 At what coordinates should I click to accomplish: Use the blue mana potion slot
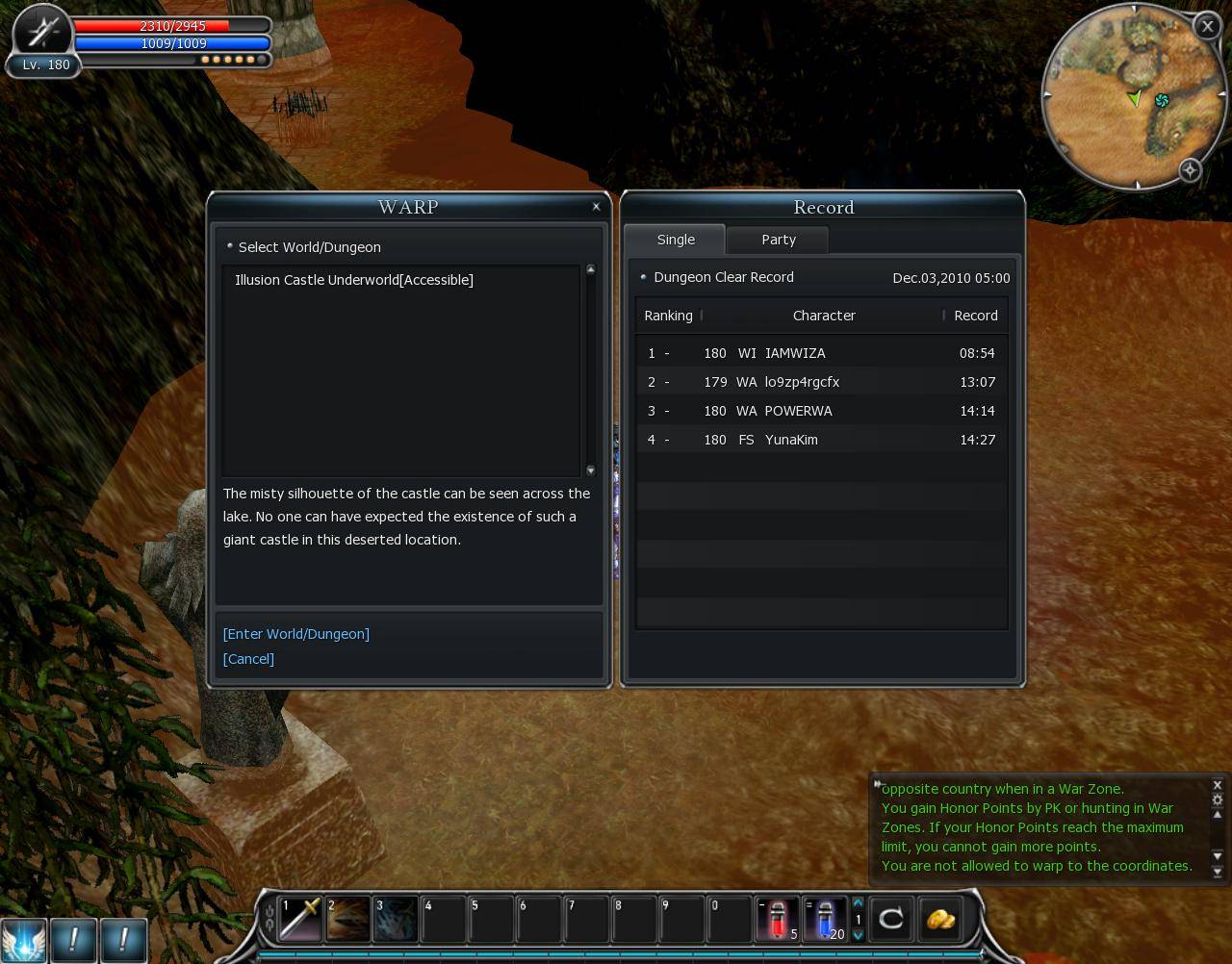(x=825, y=919)
